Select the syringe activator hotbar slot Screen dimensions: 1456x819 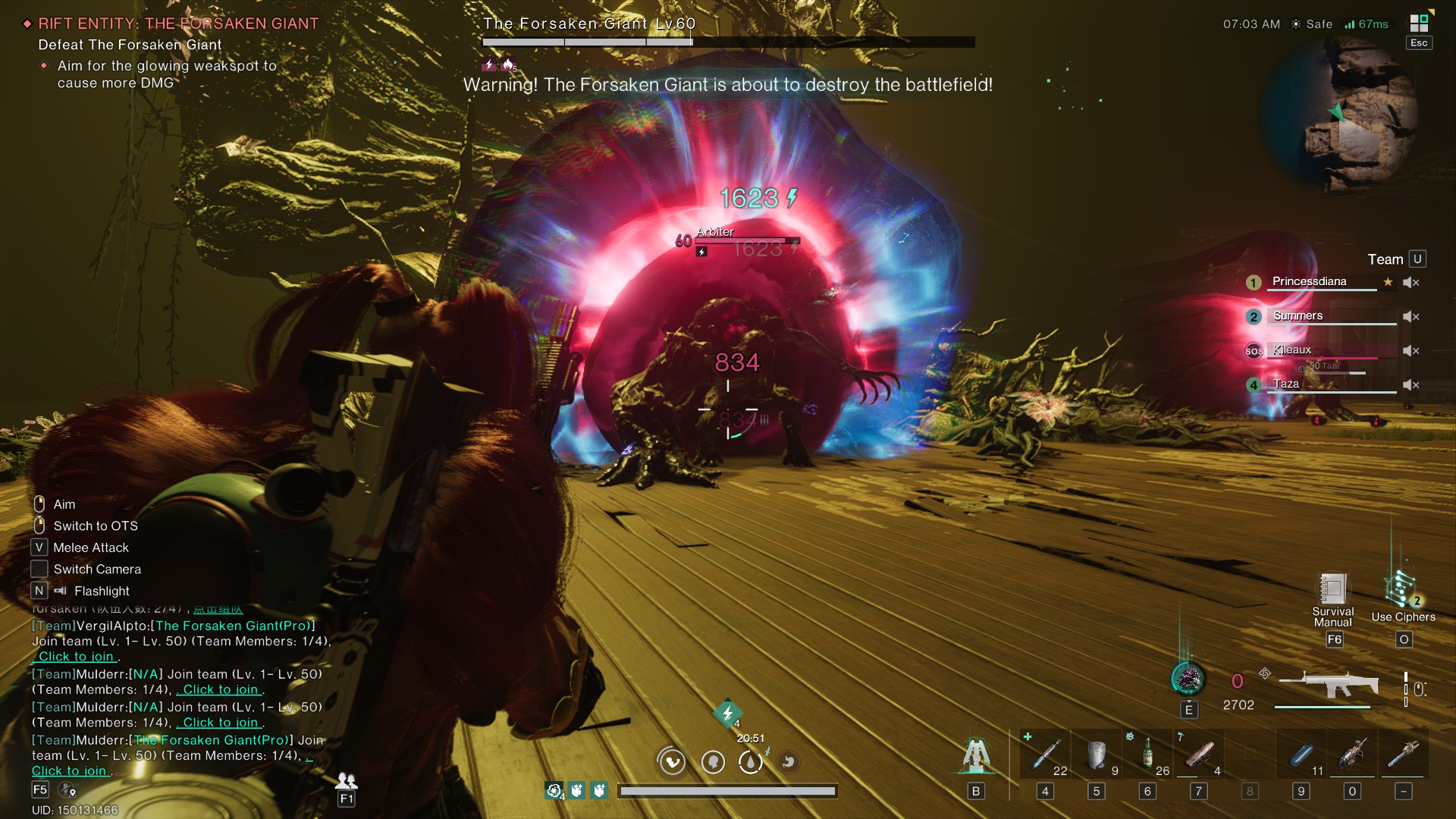[x=1045, y=755]
